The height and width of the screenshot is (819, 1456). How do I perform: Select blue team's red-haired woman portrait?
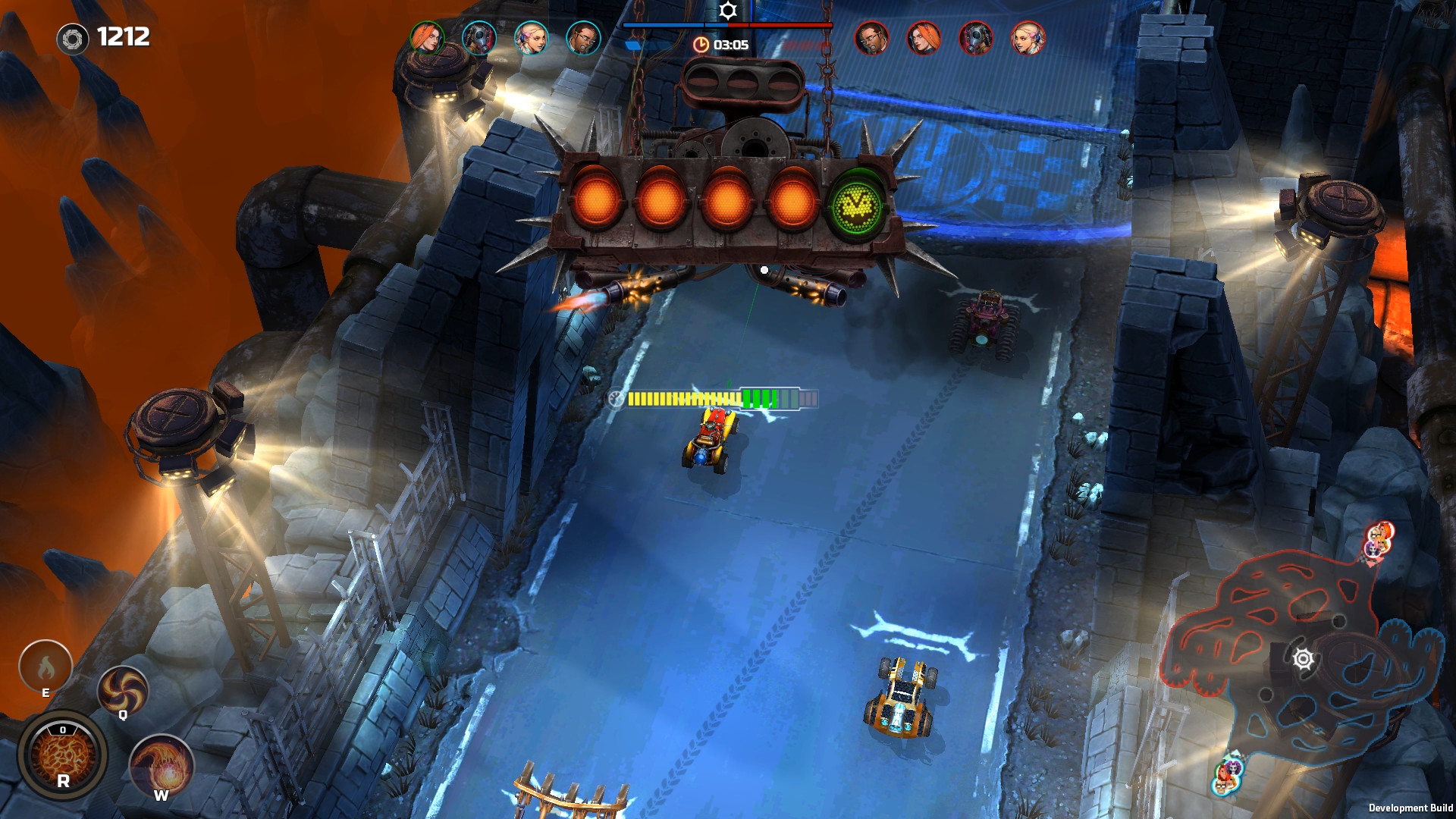(x=427, y=37)
